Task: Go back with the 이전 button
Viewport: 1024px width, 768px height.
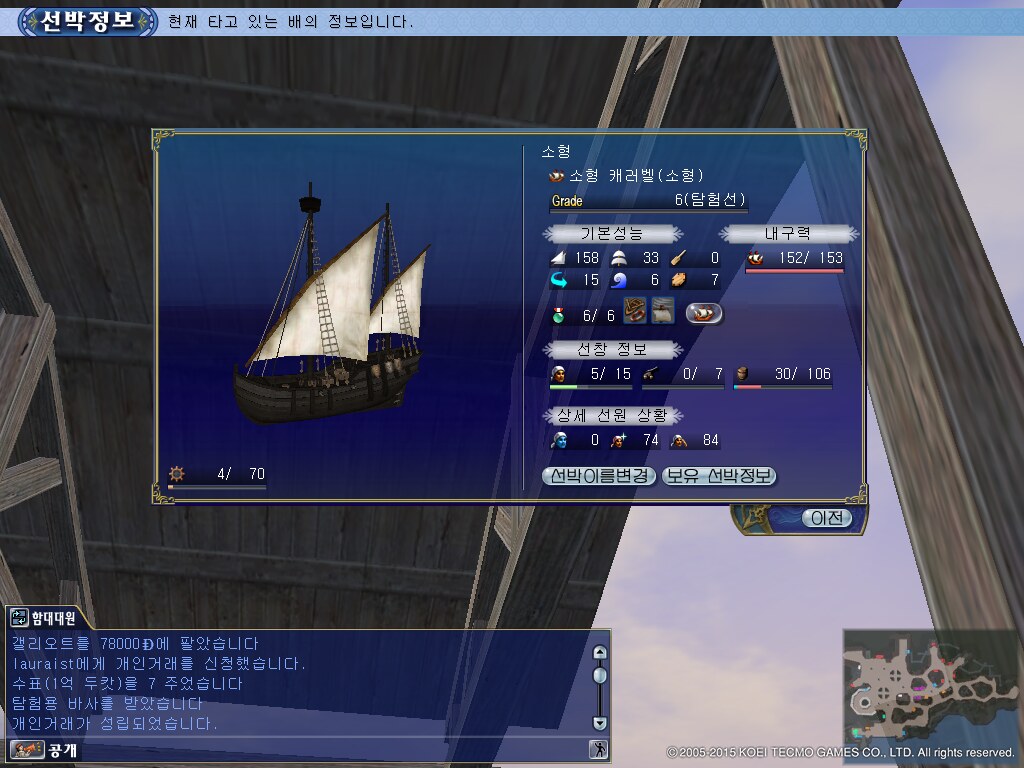Action: coord(827,518)
